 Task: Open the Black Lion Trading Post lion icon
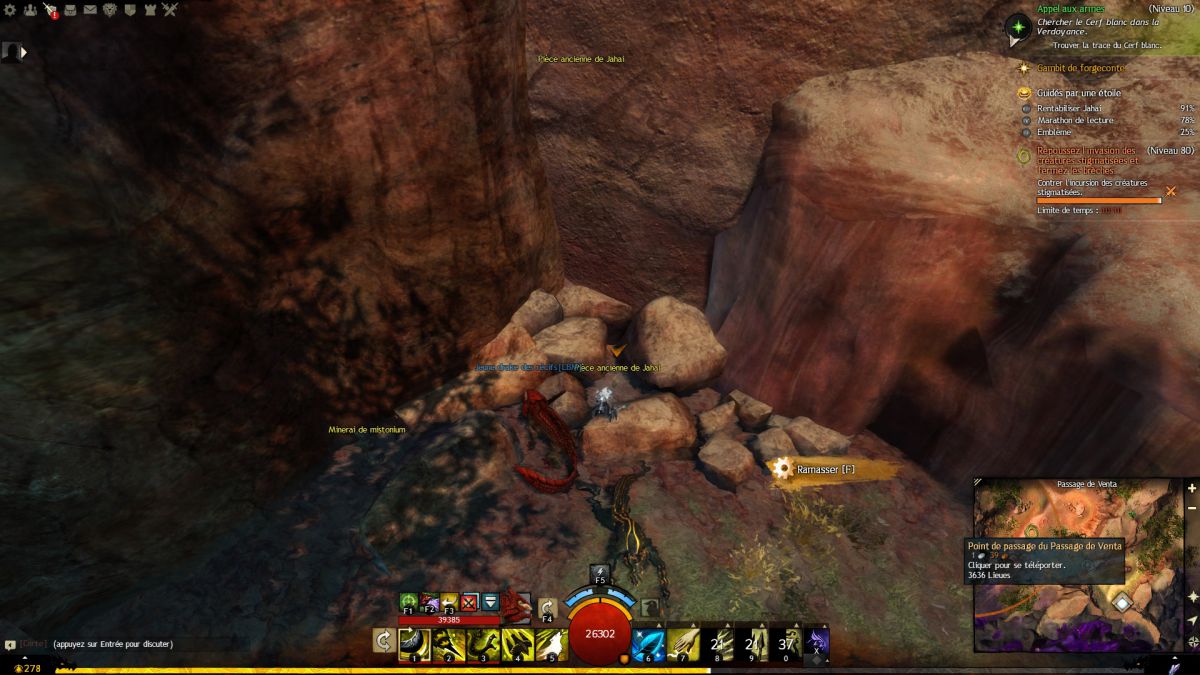coord(110,10)
